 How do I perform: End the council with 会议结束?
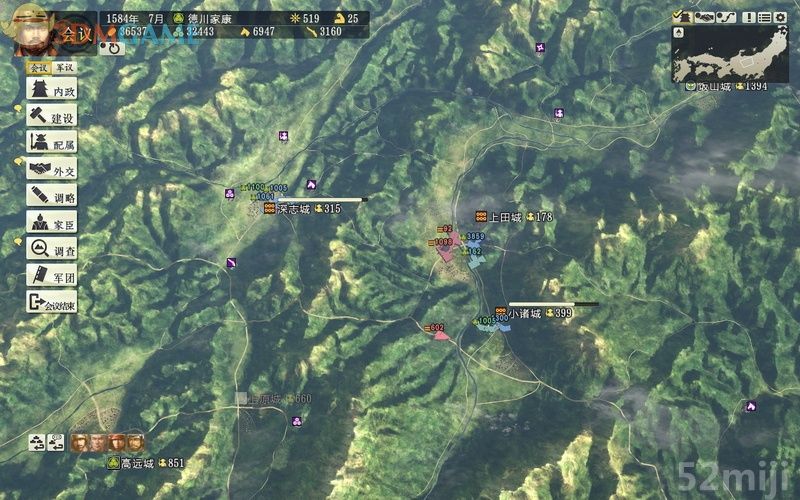(53, 304)
